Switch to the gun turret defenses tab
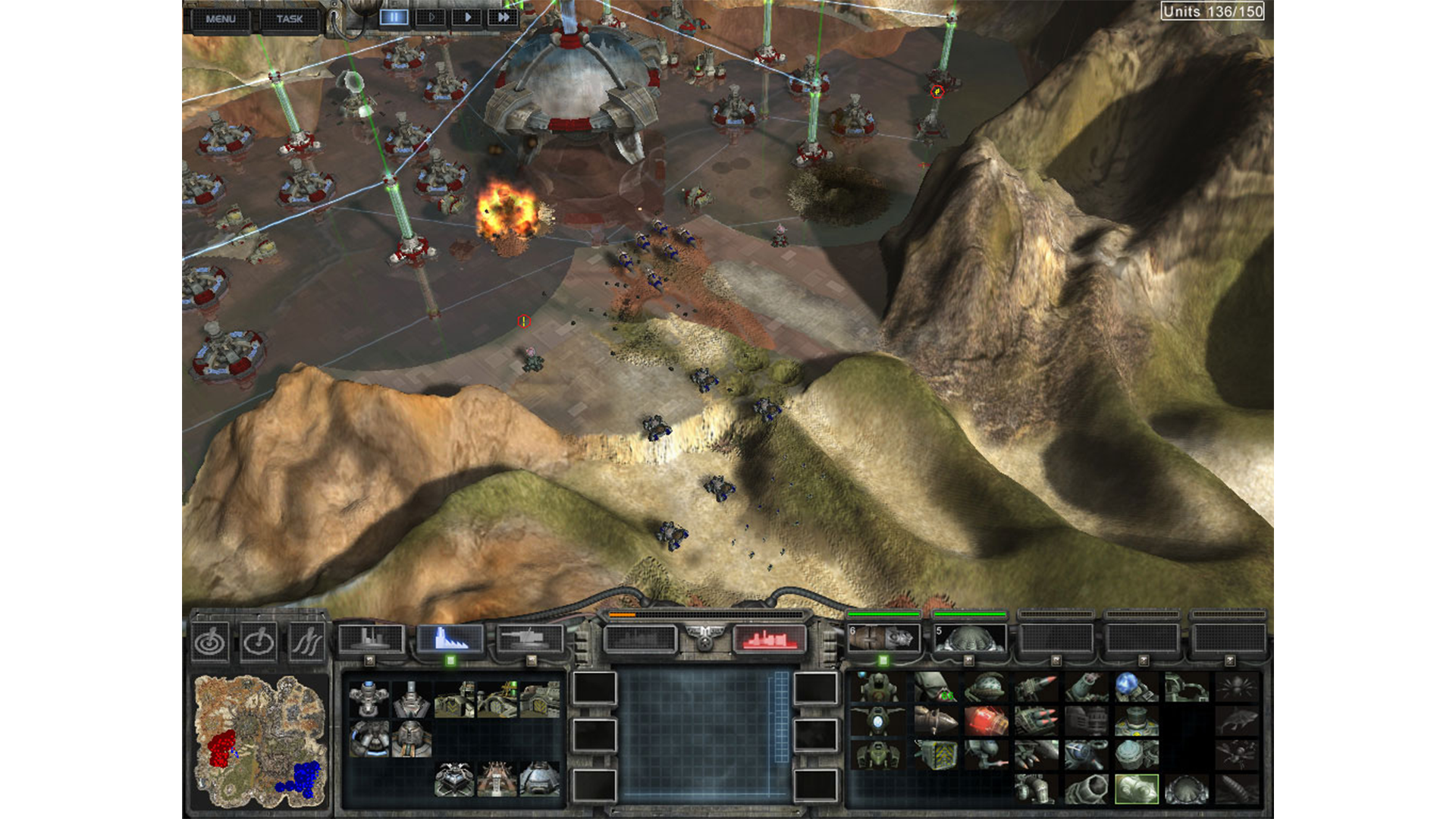 click(530, 639)
